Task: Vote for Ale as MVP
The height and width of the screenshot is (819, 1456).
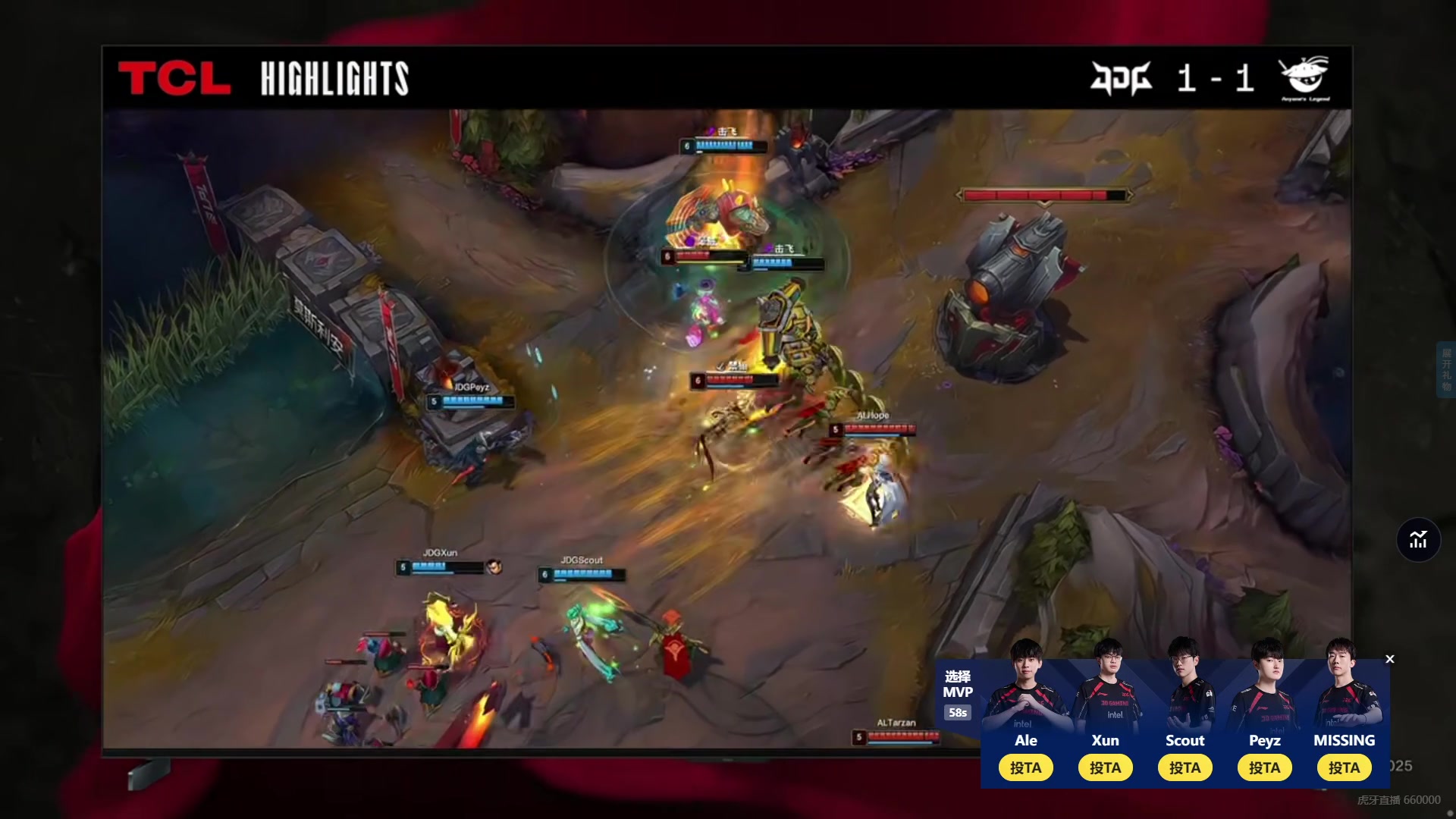Action: [1025, 767]
